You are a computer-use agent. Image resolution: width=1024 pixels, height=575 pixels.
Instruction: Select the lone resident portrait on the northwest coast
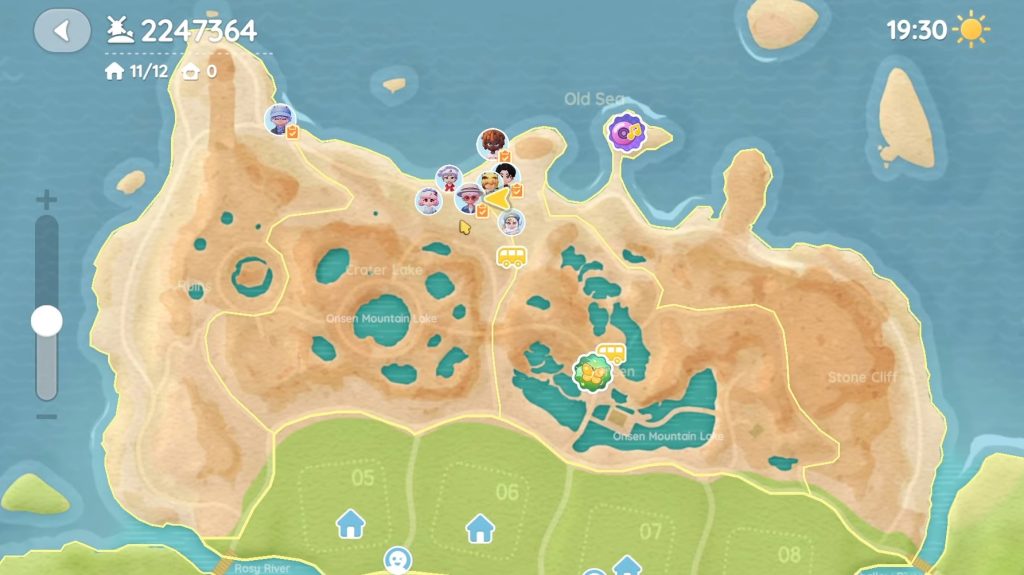pos(279,120)
